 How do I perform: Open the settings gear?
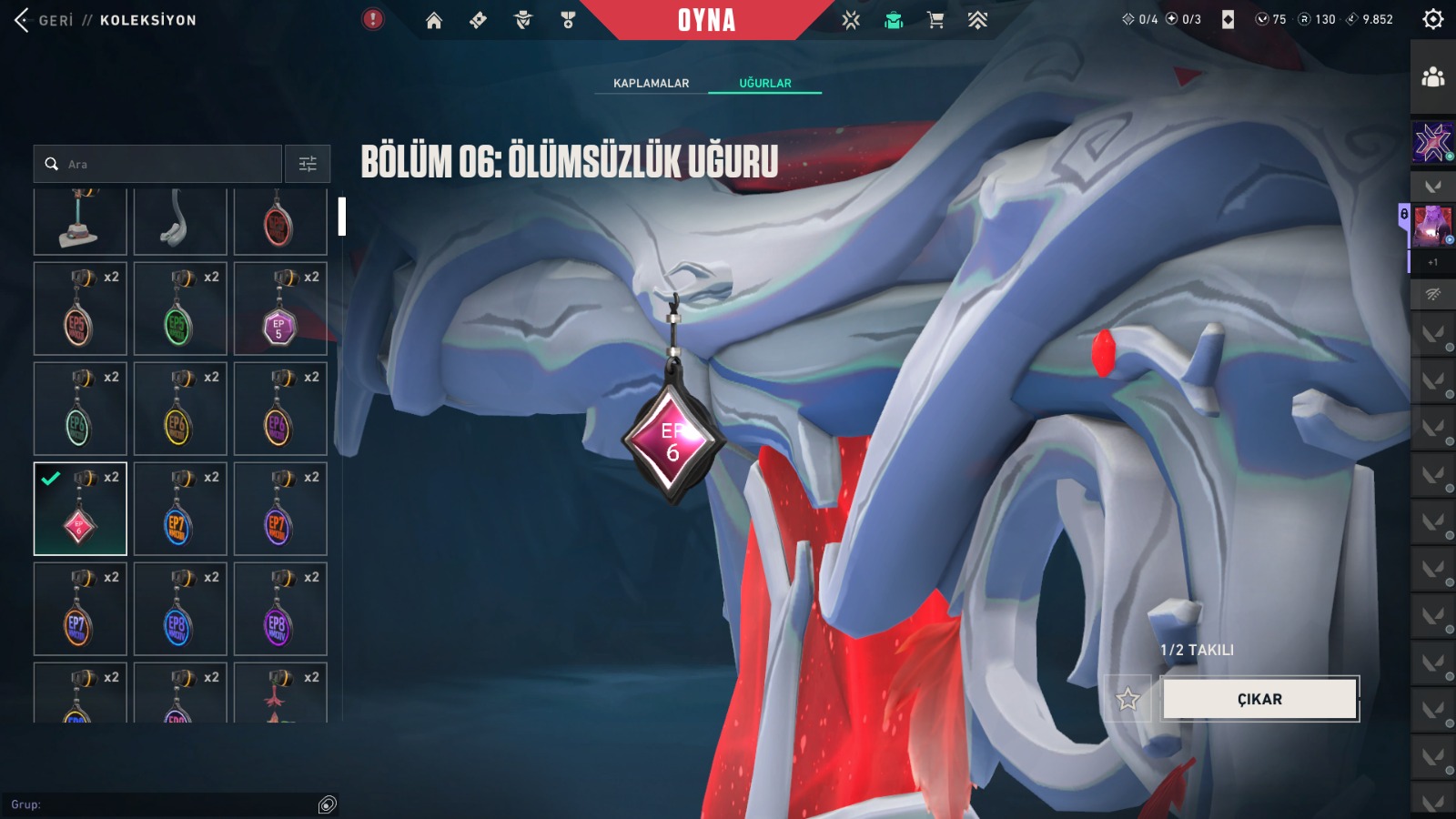[x=1432, y=19]
